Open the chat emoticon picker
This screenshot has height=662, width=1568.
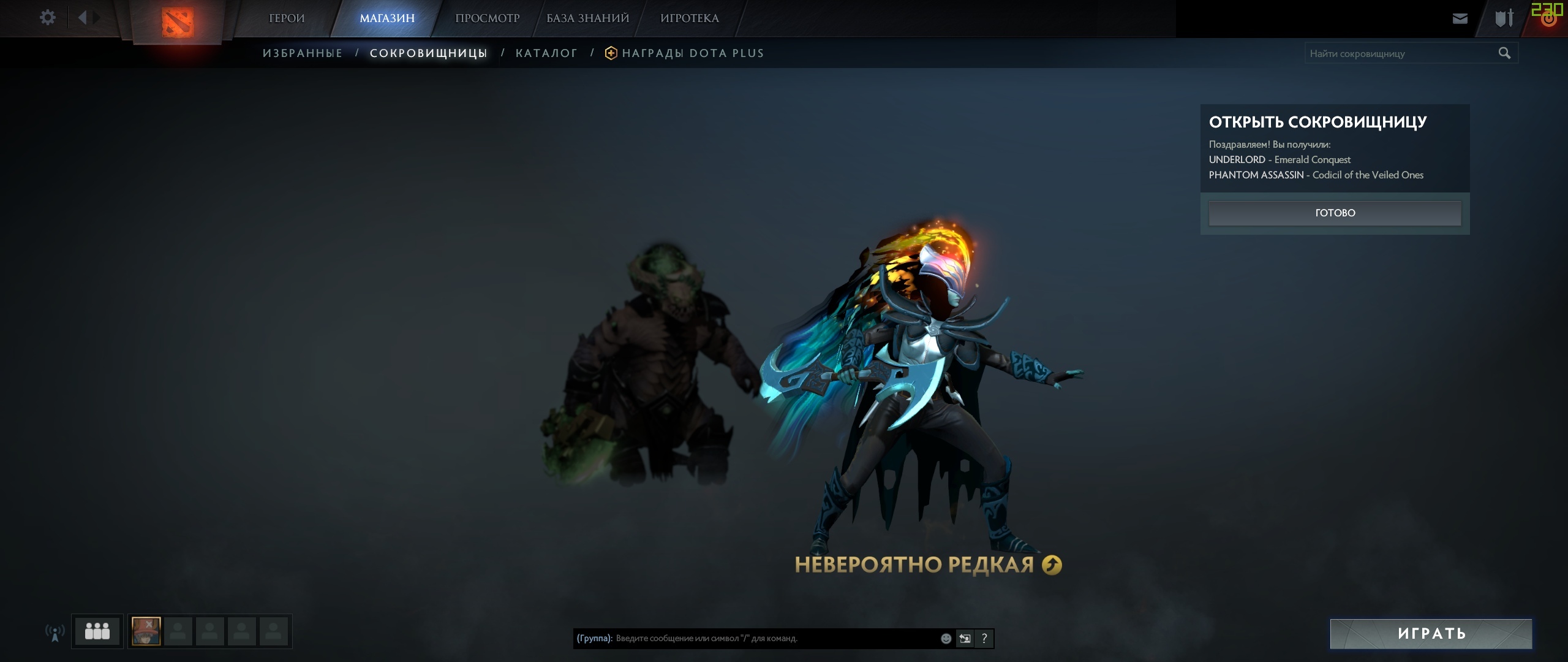point(946,639)
